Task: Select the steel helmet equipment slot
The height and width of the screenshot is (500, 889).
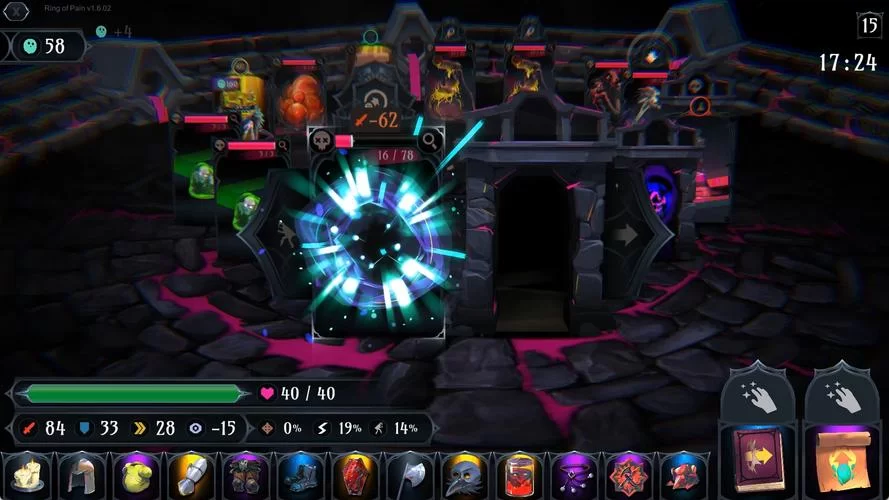Action: pos(81,475)
